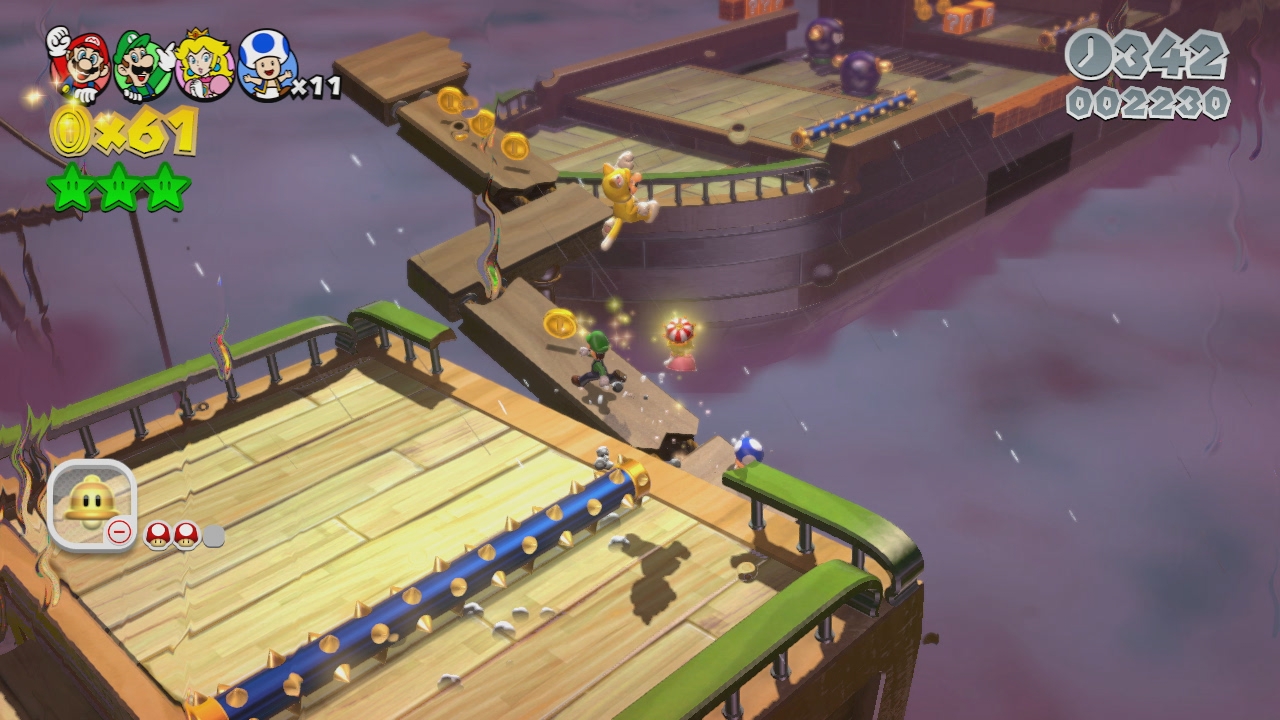
Task: Select the Mario character portrait
Action: tap(80, 66)
